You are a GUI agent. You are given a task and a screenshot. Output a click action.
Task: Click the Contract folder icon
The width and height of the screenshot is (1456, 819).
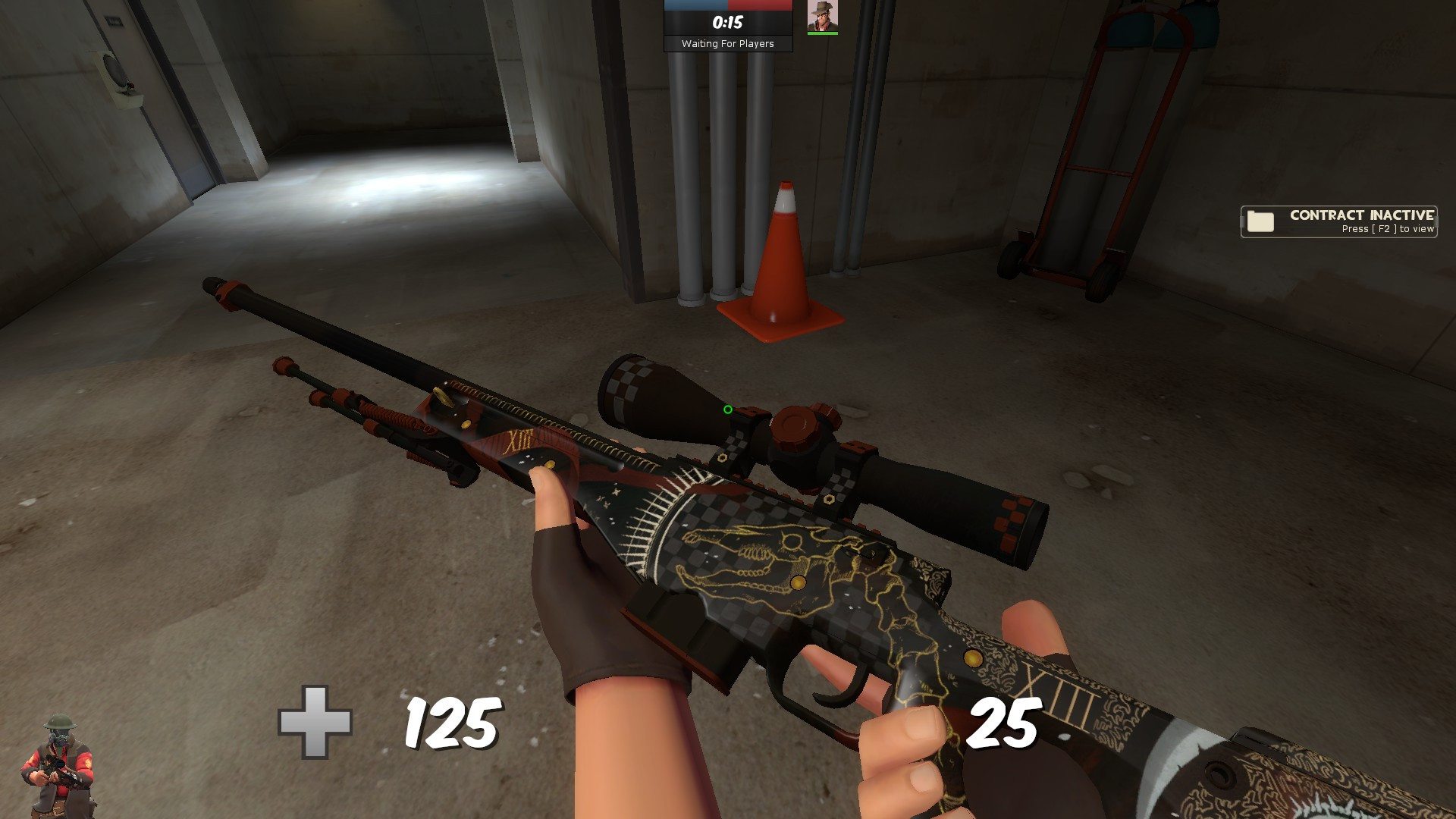[x=1259, y=221]
